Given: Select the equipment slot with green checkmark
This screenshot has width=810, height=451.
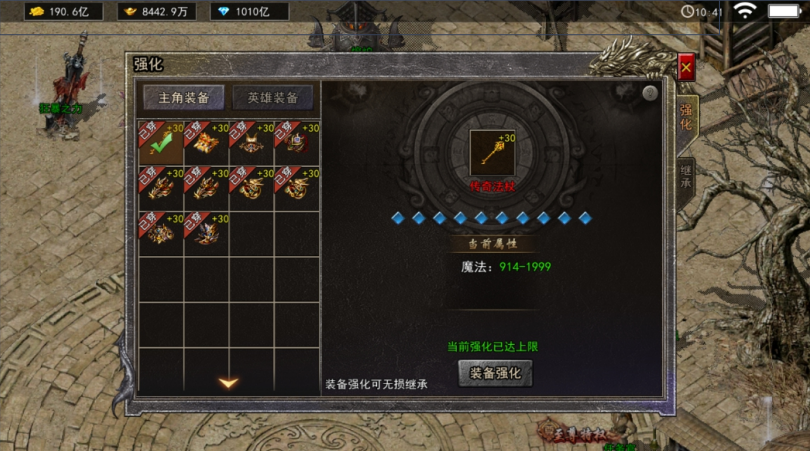Looking at the screenshot, I should 160,142.
